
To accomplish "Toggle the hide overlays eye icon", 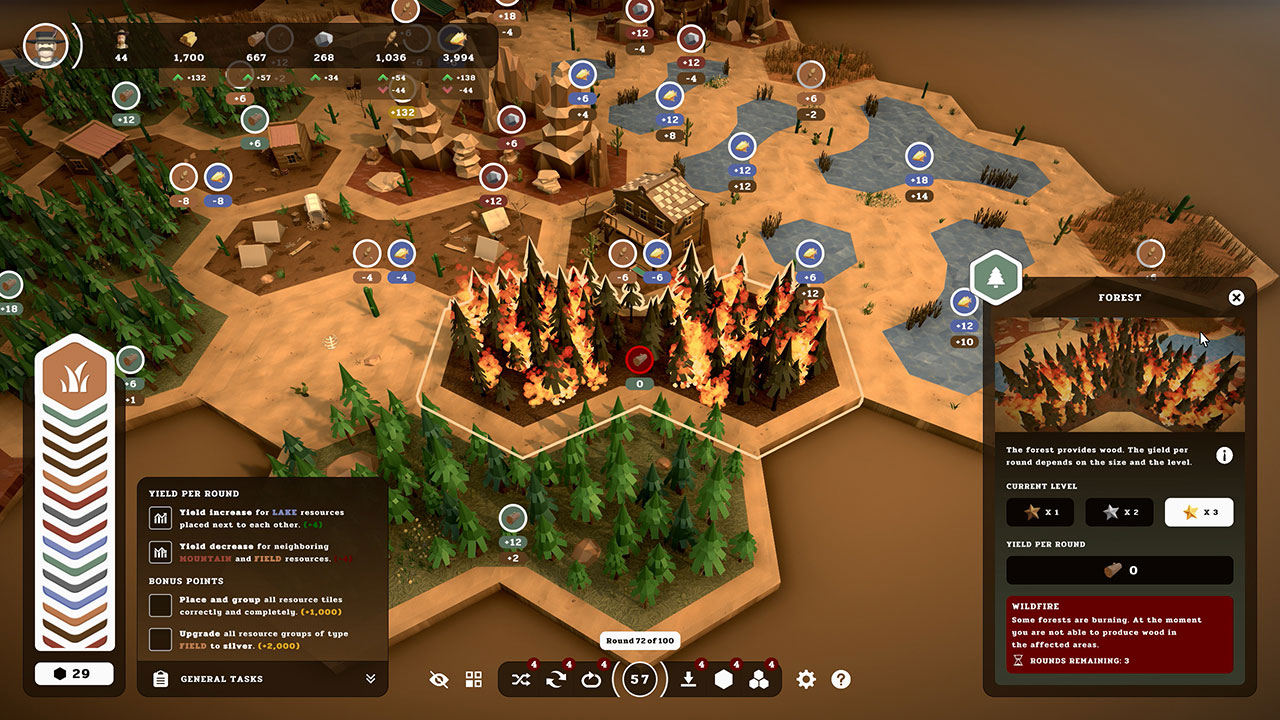I will [440, 679].
